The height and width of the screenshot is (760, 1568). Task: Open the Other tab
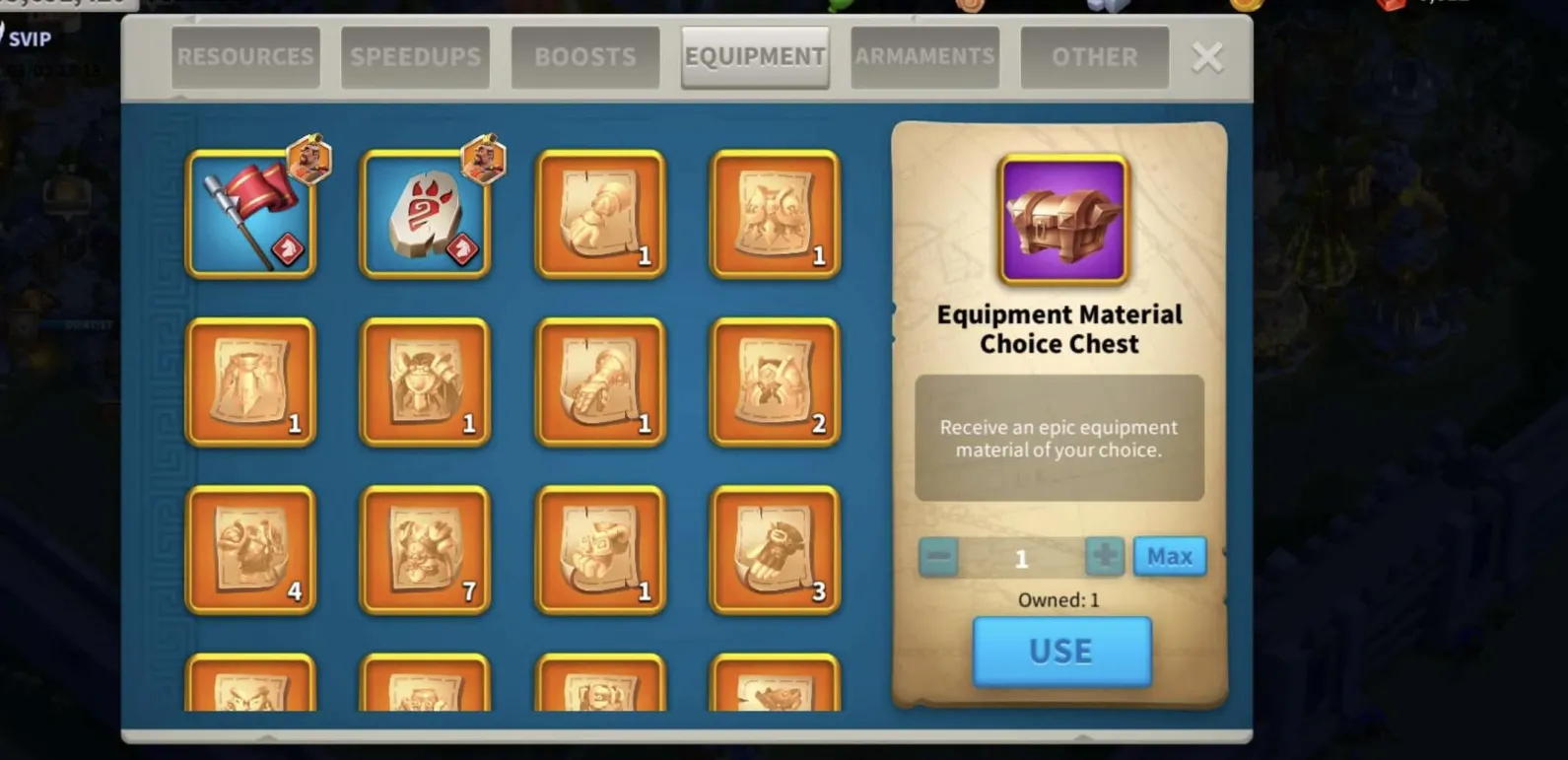tap(1094, 57)
